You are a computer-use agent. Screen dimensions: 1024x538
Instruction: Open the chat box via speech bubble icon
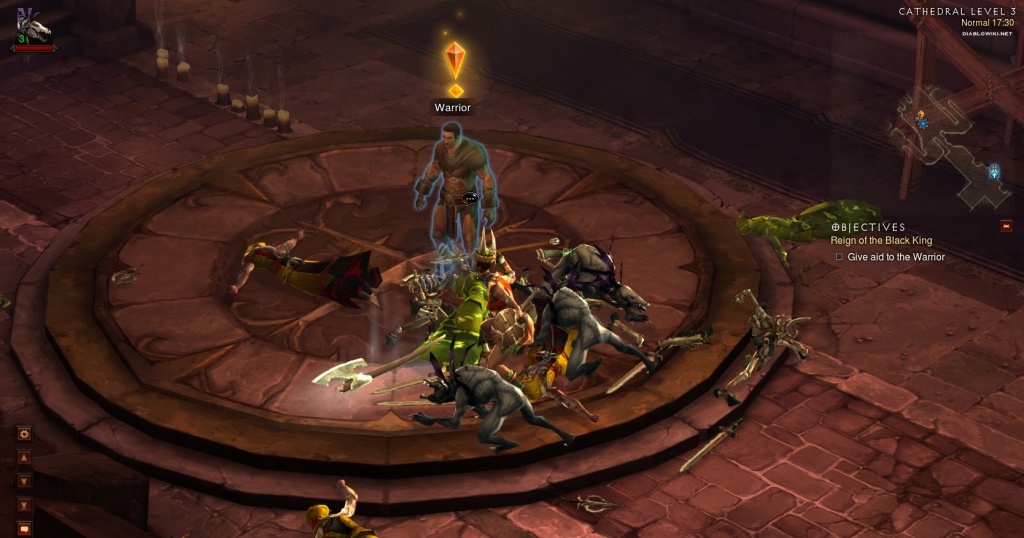pos(24,528)
